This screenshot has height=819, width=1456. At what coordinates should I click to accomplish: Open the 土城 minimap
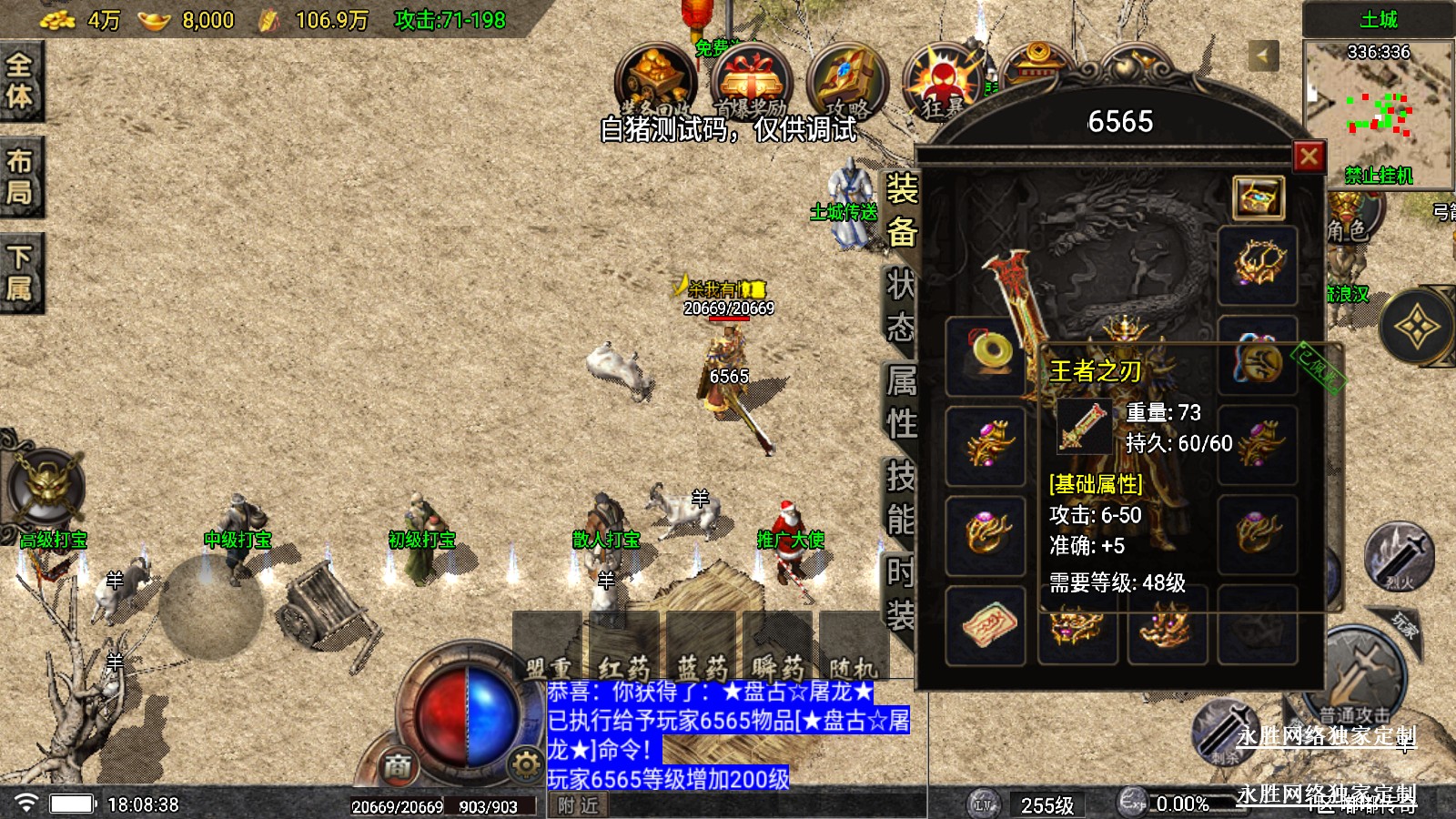click(1378, 109)
